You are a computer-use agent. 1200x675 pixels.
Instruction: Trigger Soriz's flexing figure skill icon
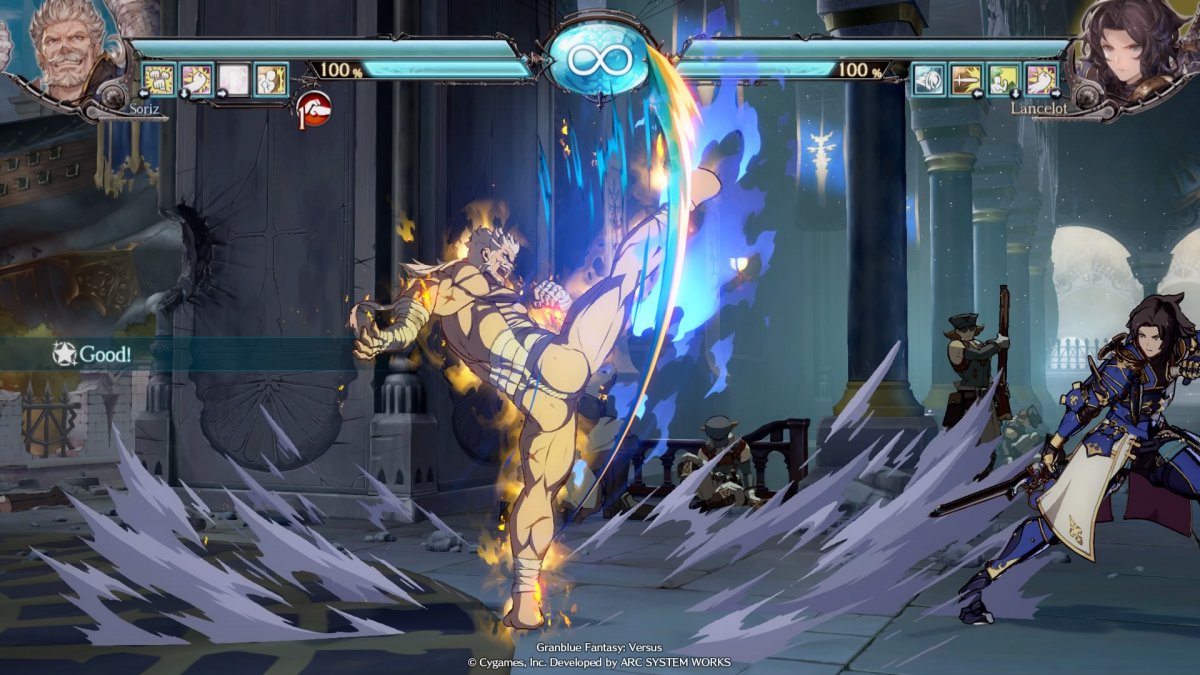[270, 78]
